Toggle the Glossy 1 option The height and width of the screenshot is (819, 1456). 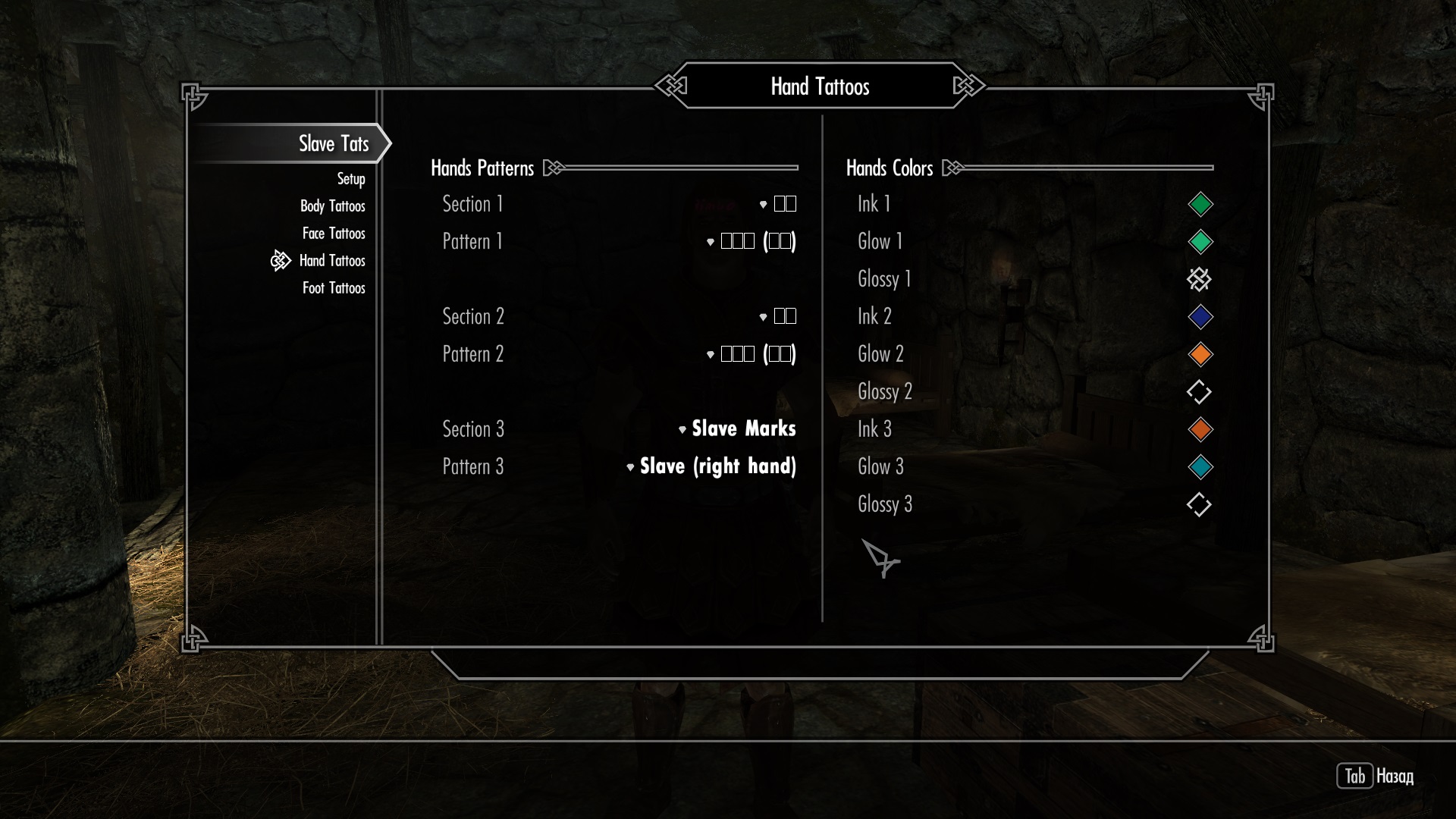point(1199,280)
